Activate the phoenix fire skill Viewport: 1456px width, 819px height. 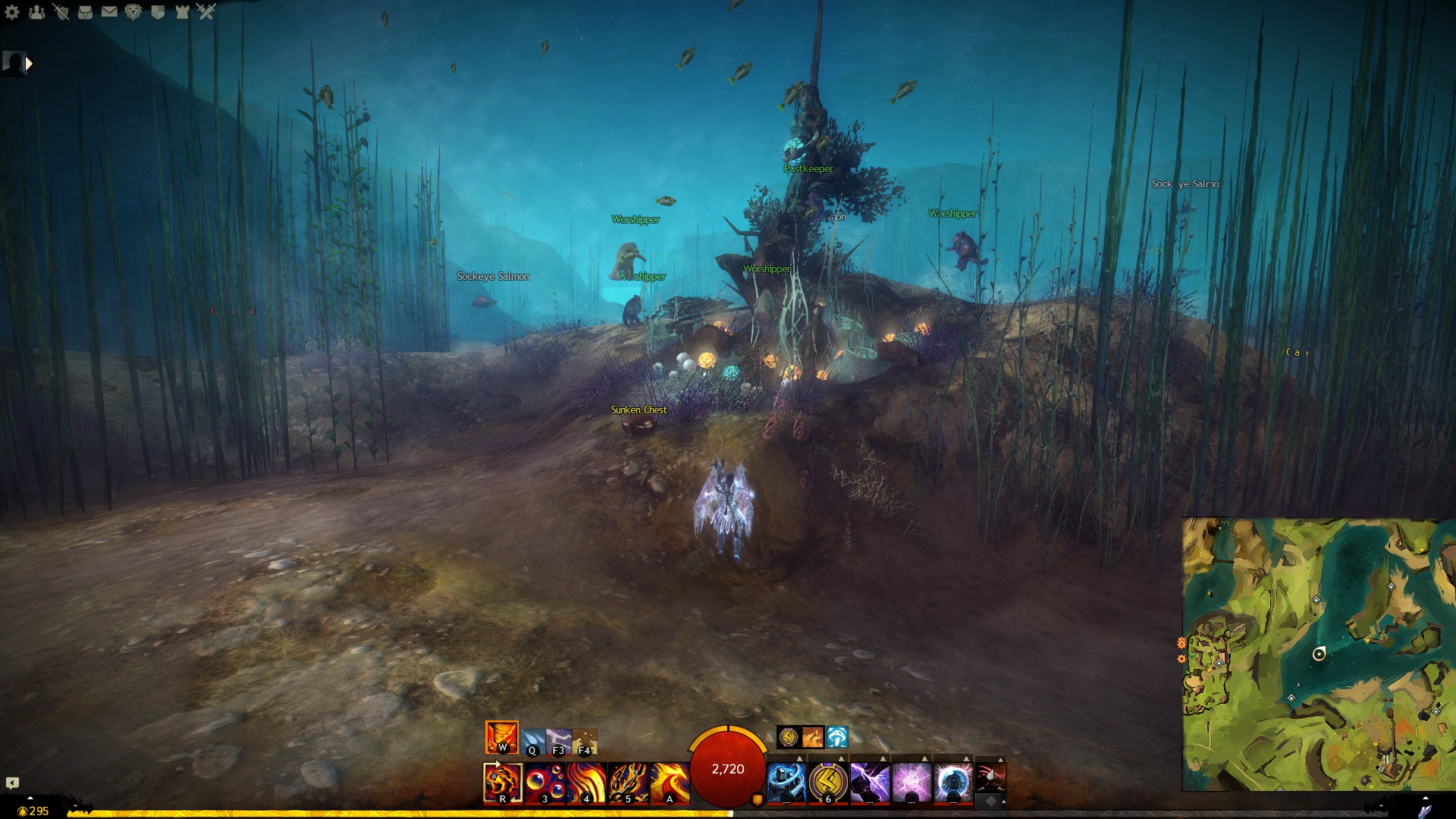point(670,783)
